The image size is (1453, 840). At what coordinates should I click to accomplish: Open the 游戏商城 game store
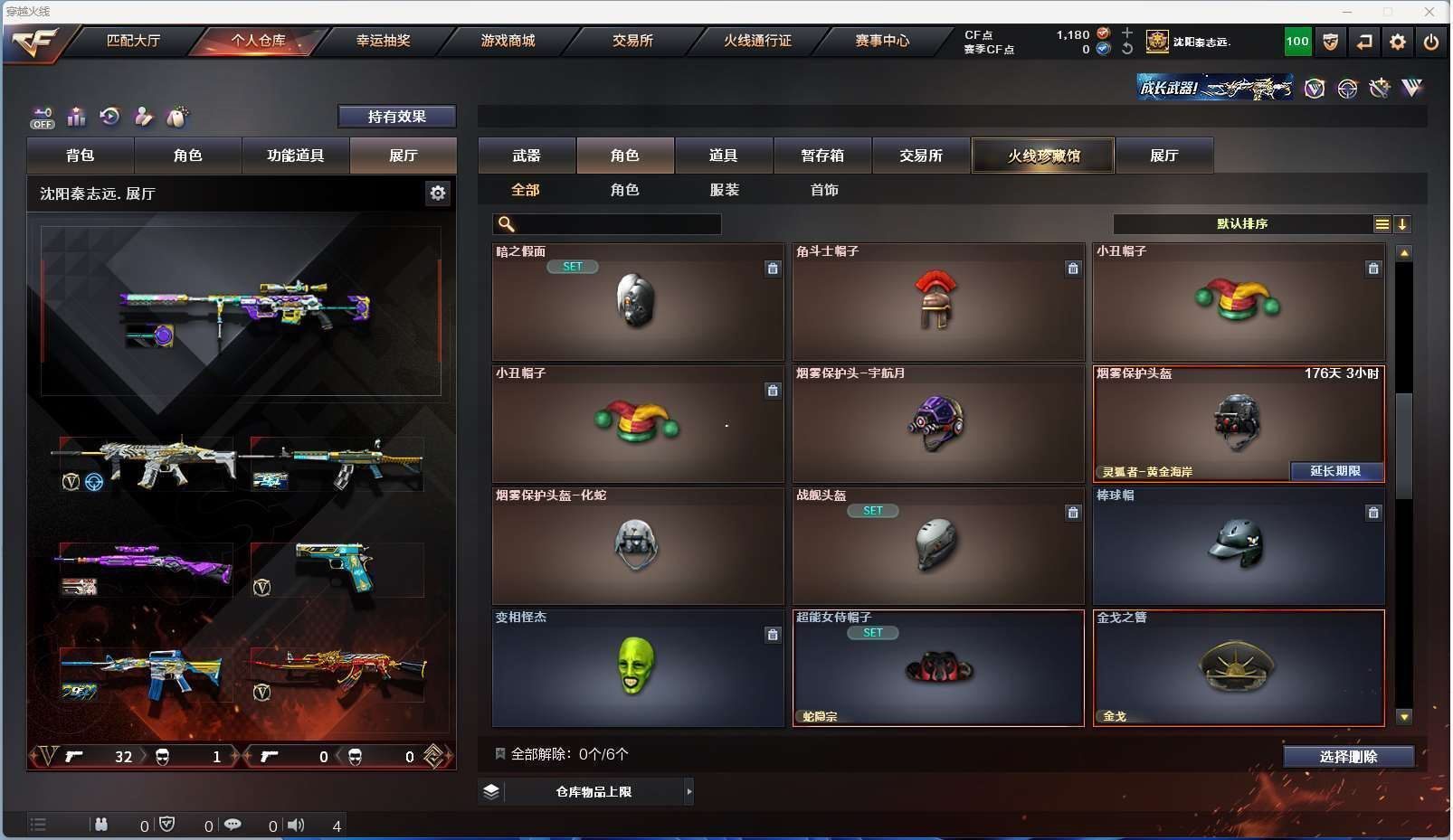508,41
